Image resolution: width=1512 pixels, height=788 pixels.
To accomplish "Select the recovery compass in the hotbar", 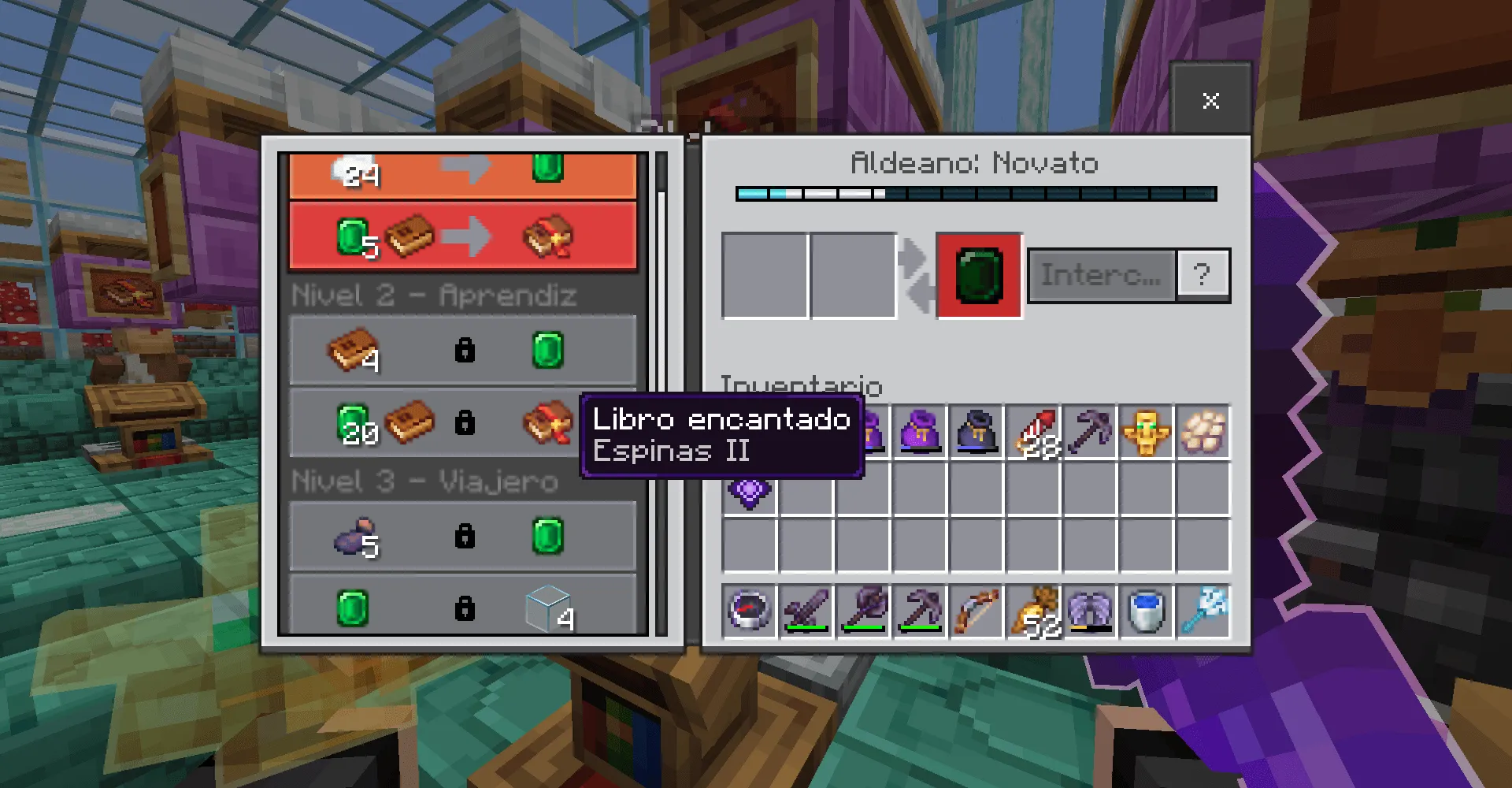I will [748, 611].
